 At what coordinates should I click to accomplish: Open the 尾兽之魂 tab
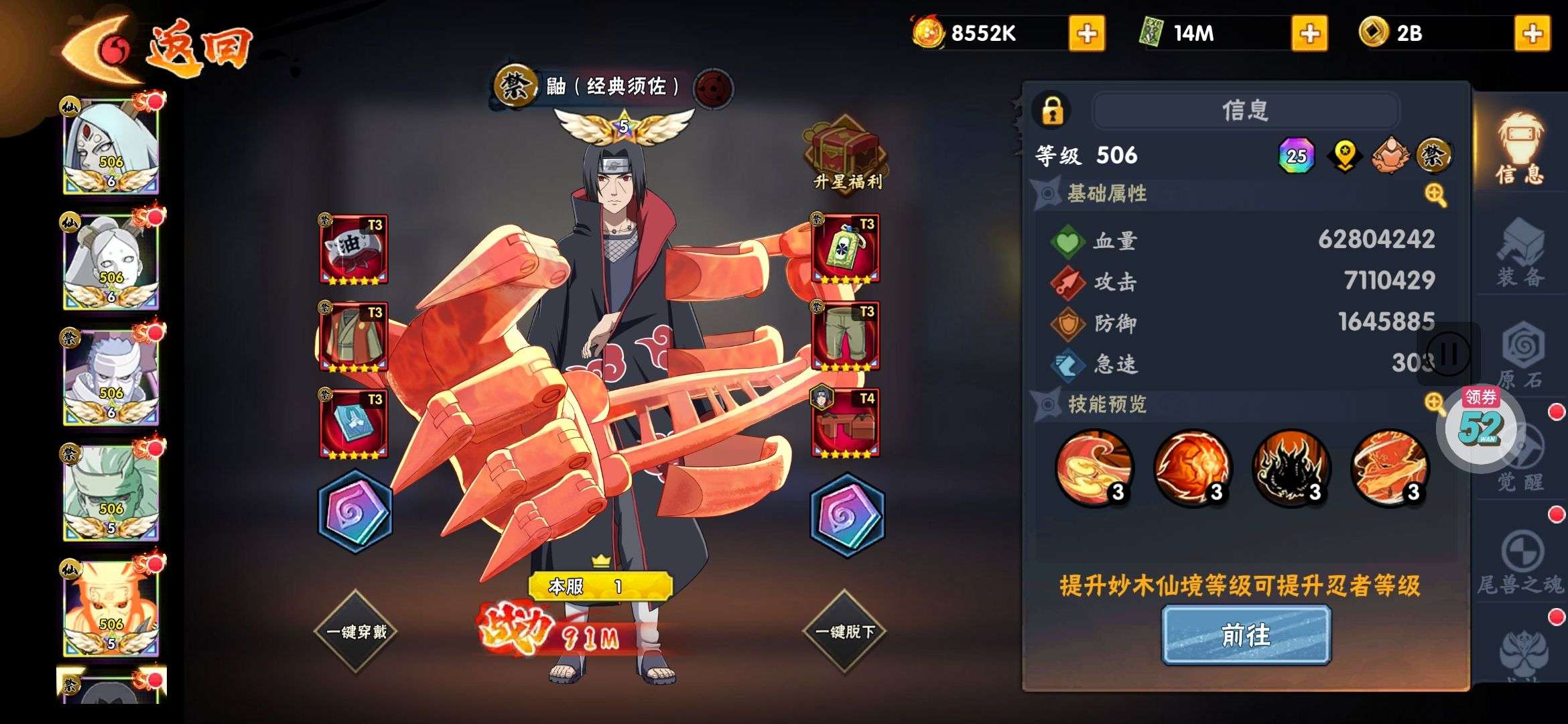pyautogui.click(x=1521, y=564)
